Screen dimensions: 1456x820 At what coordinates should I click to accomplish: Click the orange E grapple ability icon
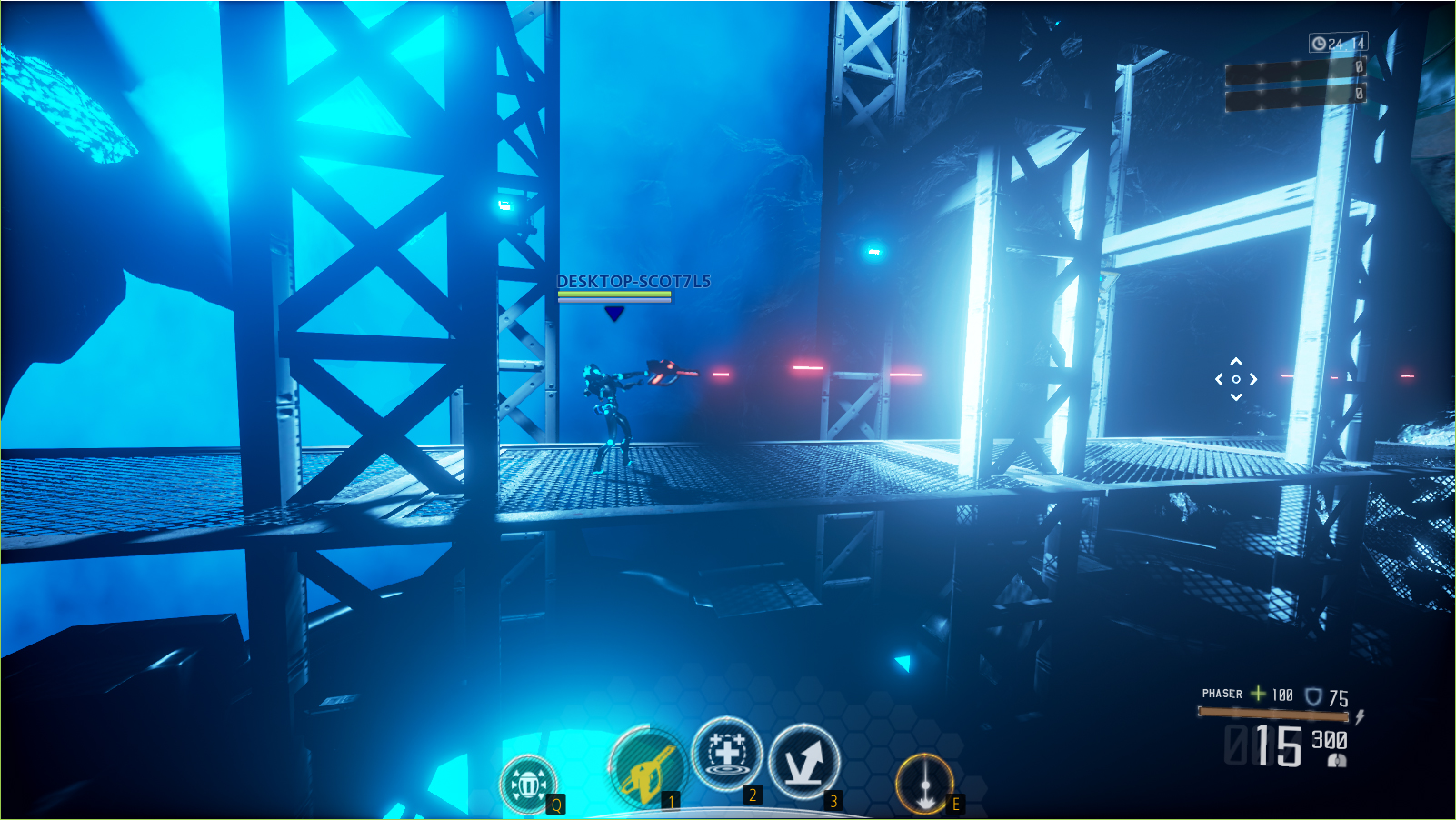pos(923,782)
